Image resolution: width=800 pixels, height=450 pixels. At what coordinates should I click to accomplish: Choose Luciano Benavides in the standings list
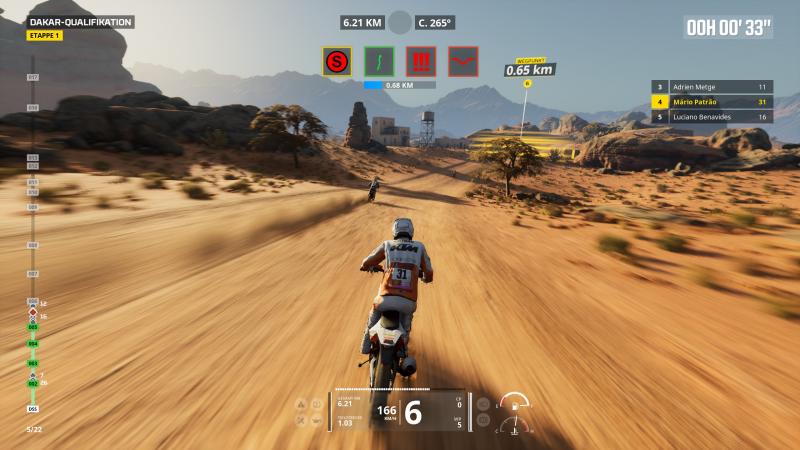point(712,116)
